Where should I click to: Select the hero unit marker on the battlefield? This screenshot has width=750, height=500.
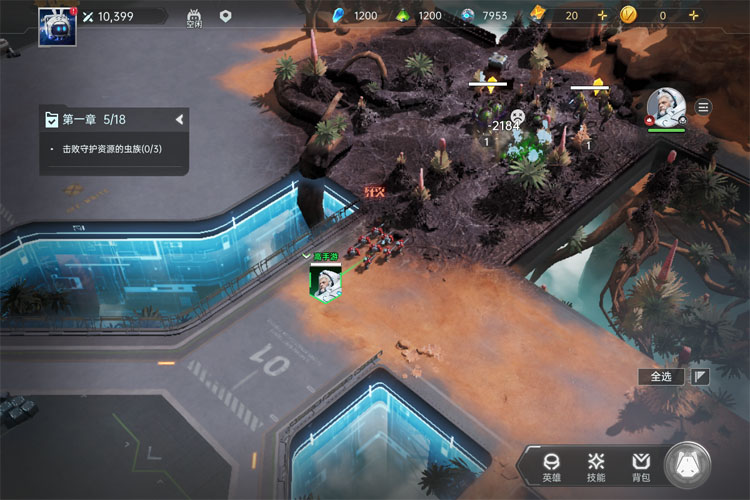click(325, 282)
